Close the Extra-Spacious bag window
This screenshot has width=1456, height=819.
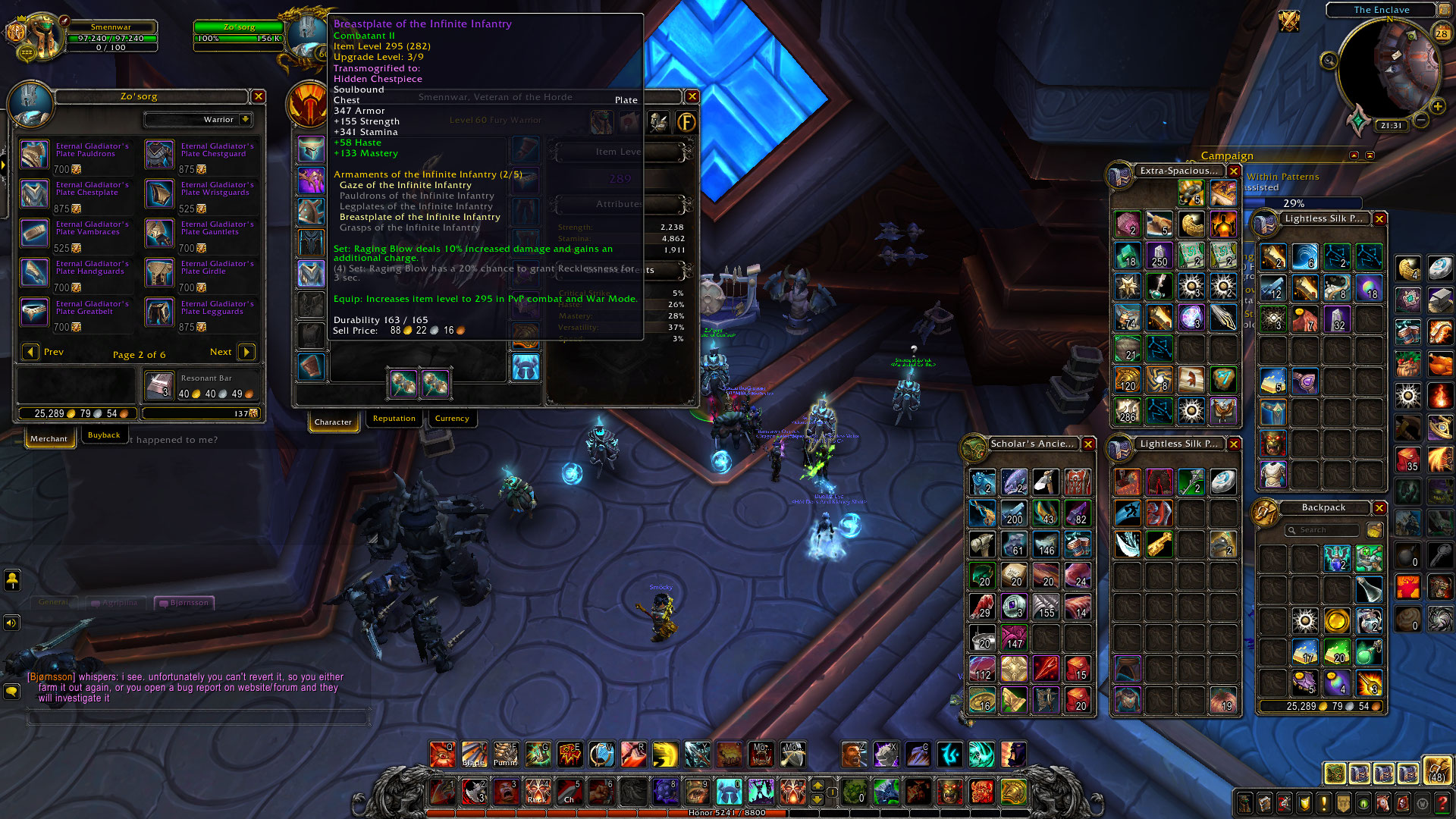coord(1234,171)
